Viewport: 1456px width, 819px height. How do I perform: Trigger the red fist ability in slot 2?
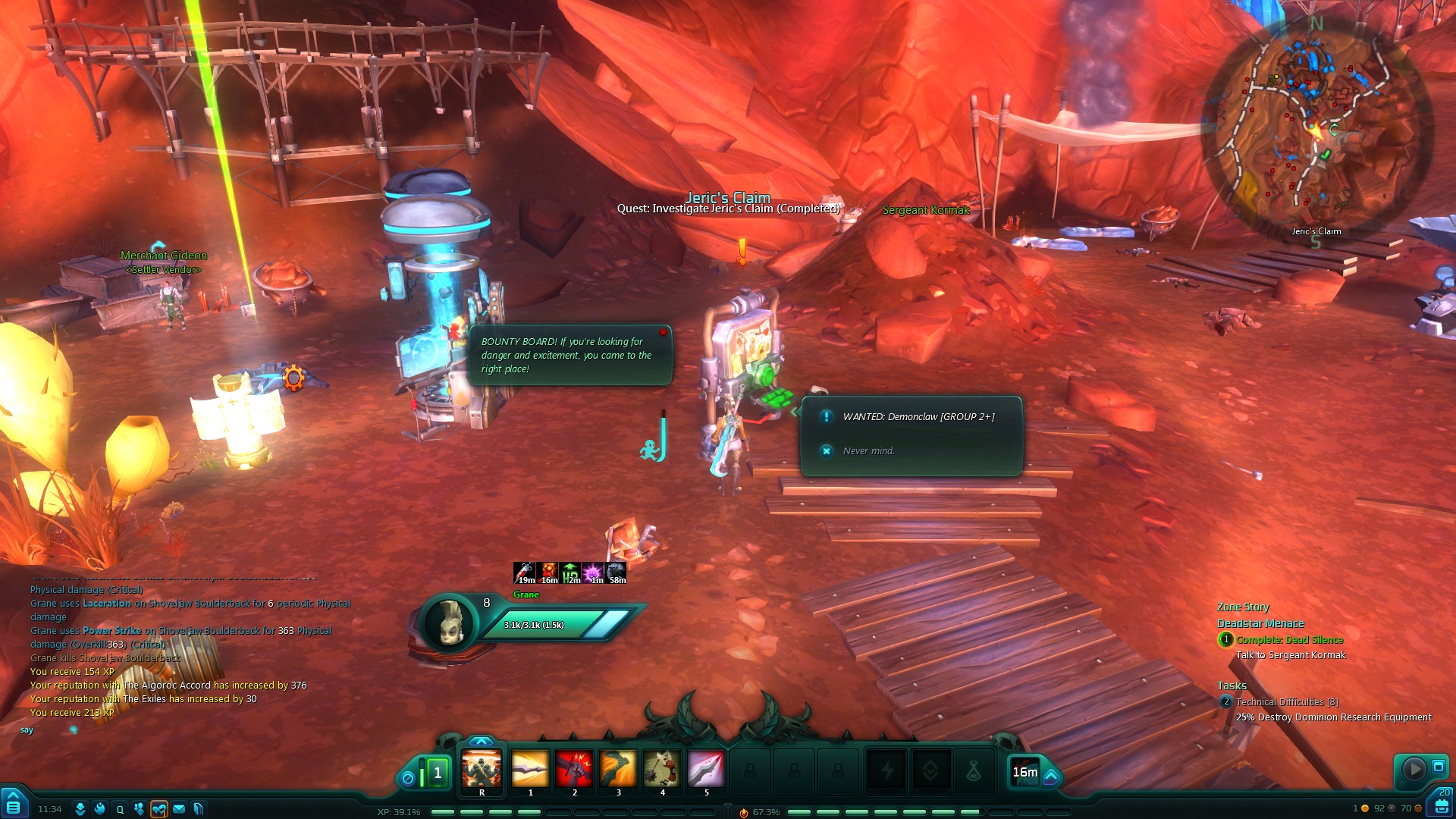(x=574, y=770)
